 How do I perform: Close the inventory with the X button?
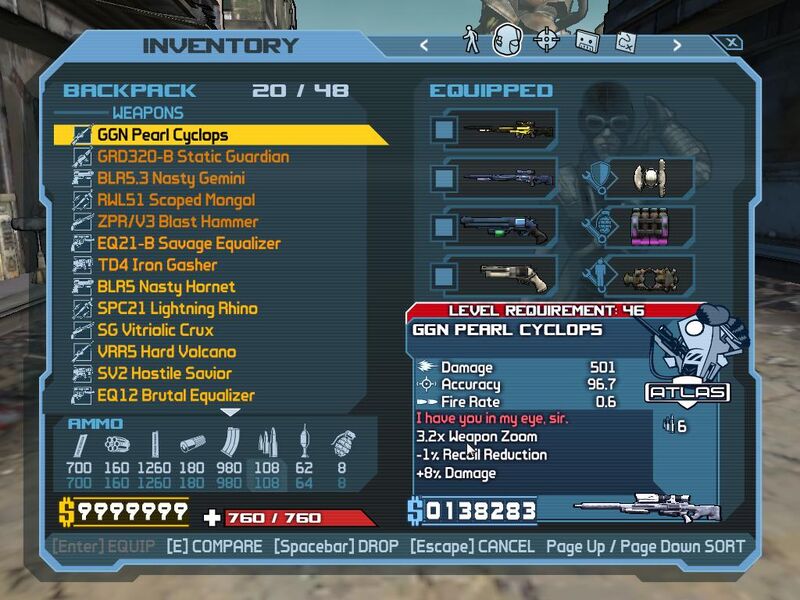[732, 43]
